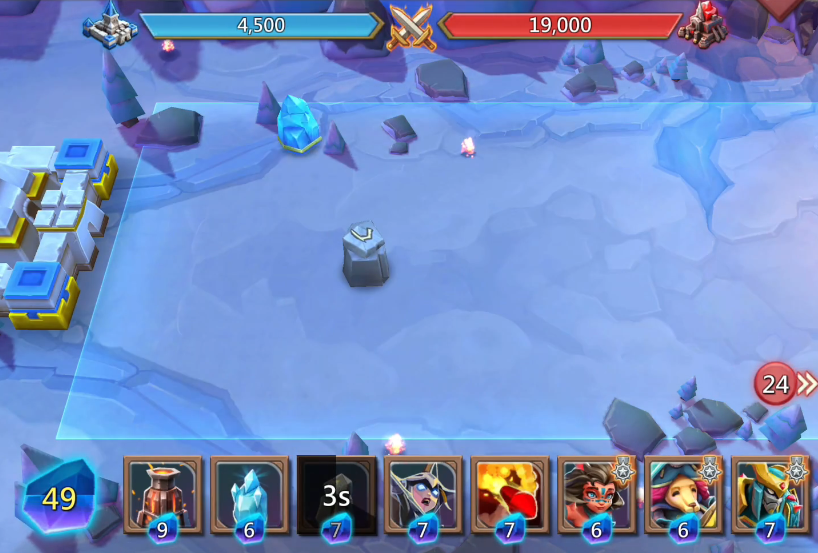Click the card on 3s cooldown

click(337, 494)
